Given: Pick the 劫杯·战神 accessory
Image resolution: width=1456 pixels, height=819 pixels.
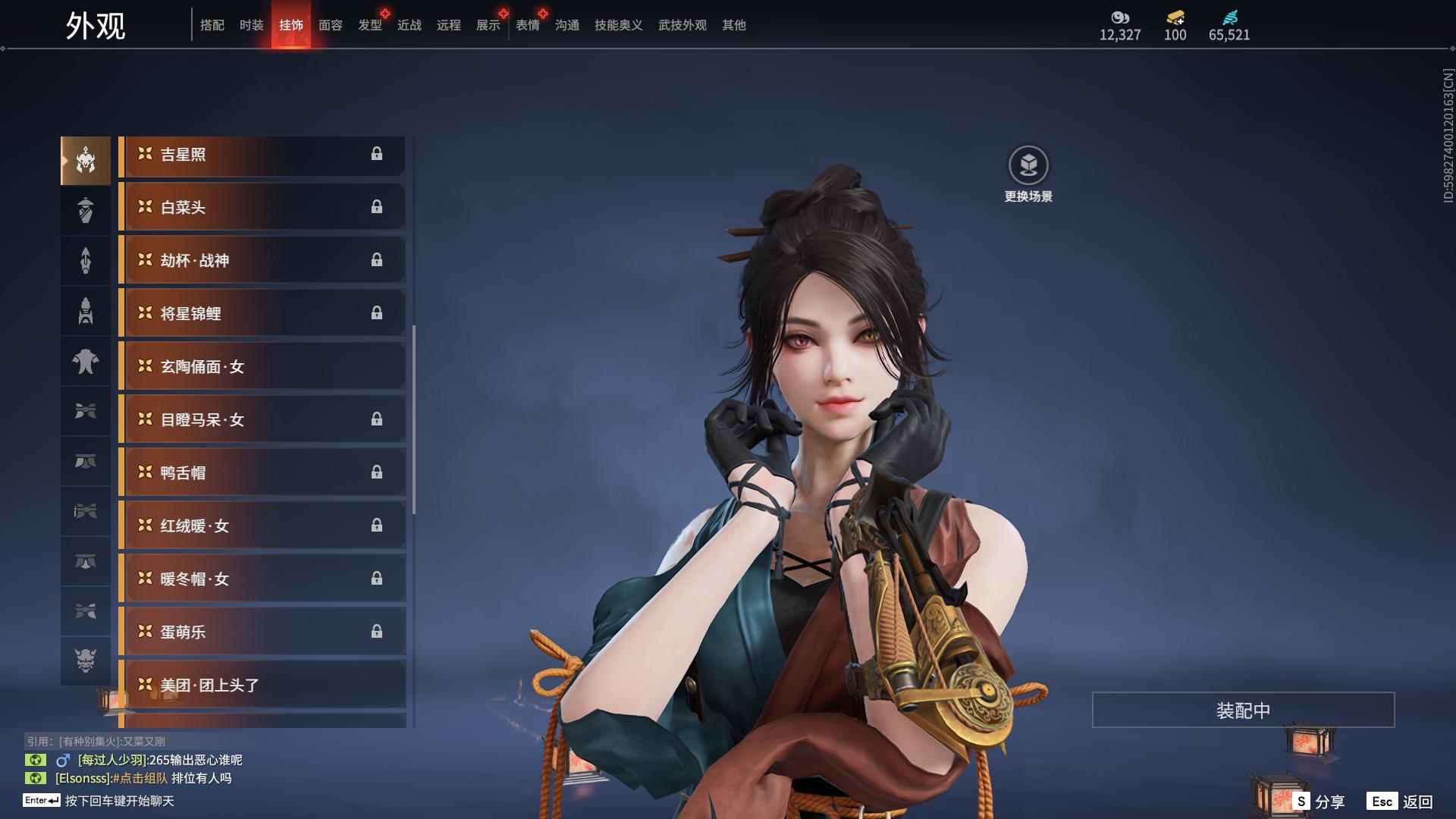Looking at the screenshot, I should pyautogui.click(x=262, y=261).
